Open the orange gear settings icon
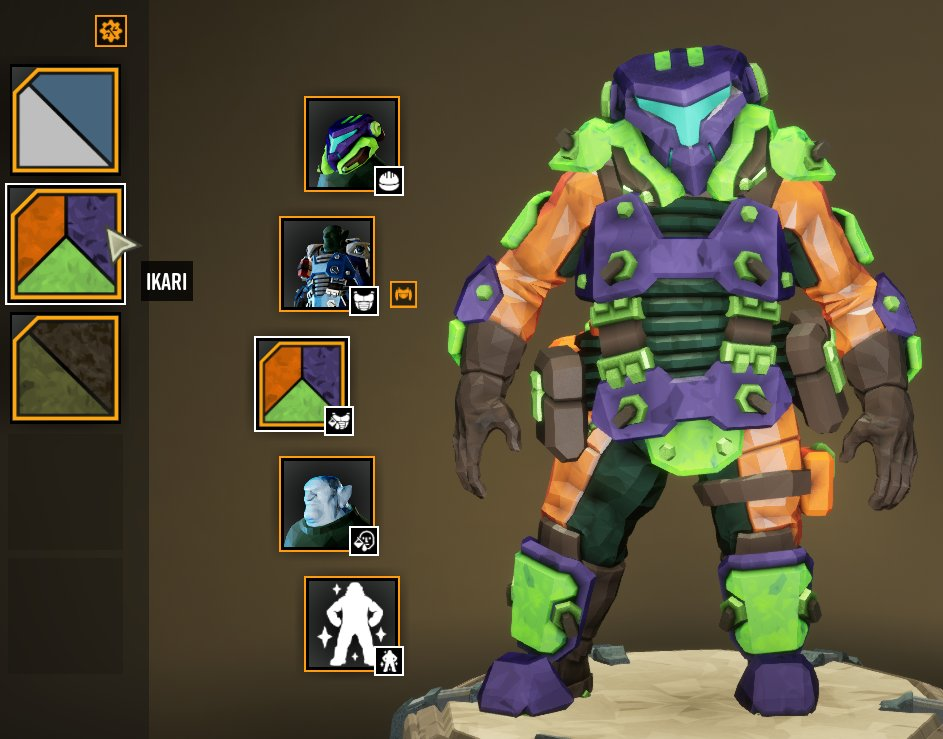943x739 pixels. click(111, 32)
